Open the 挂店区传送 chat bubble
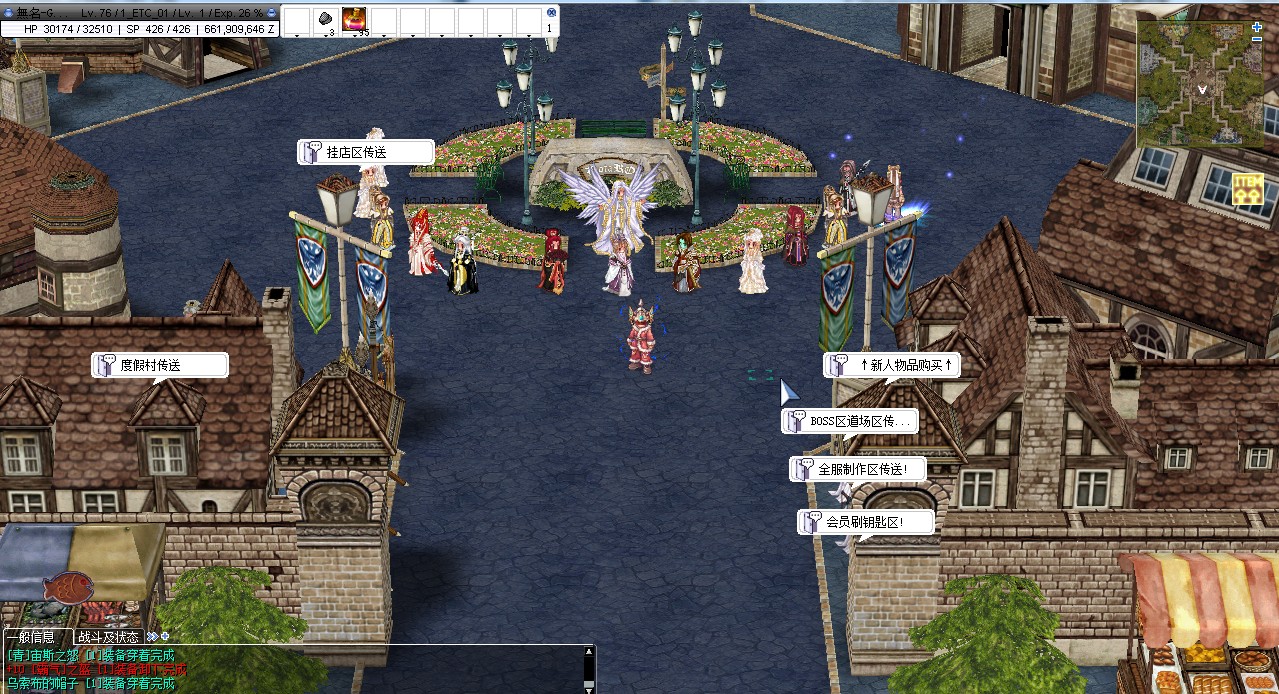This screenshot has height=694, width=1279. pyautogui.click(x=366, y=152)
